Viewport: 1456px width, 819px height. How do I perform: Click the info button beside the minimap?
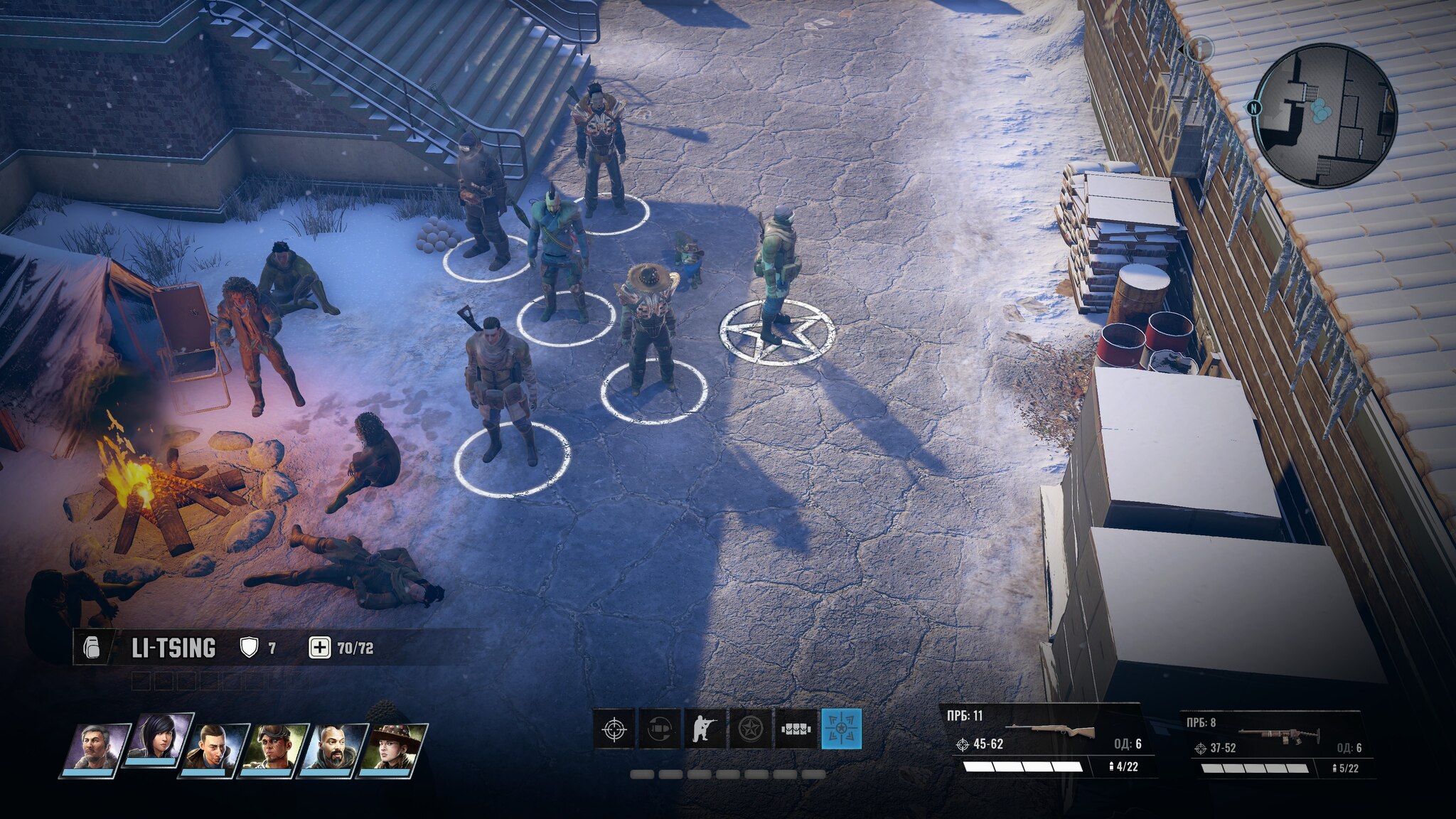pyautogui.click(x=1199, y=48)
